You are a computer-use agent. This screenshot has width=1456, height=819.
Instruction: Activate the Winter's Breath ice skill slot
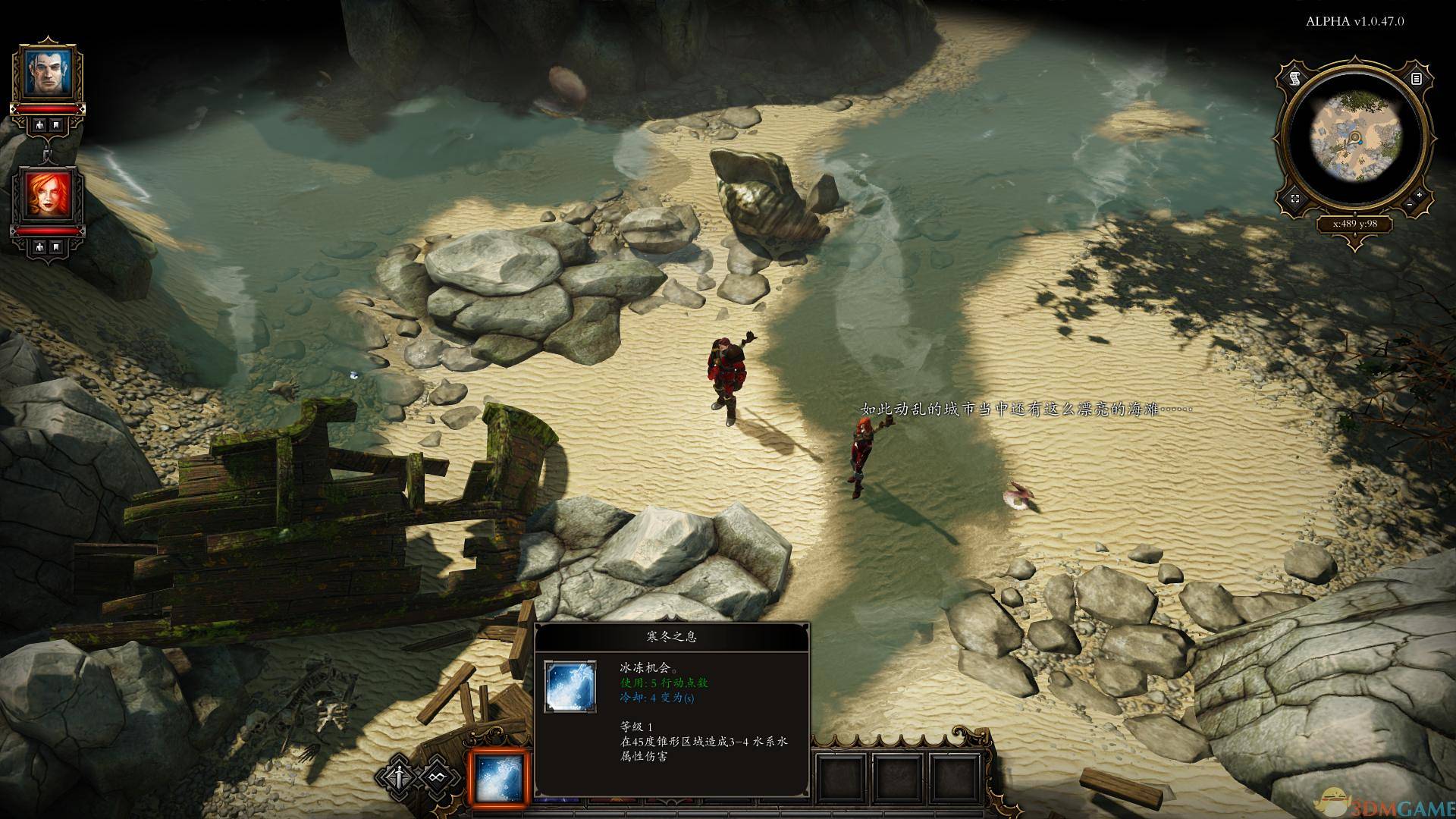(498, 778)
